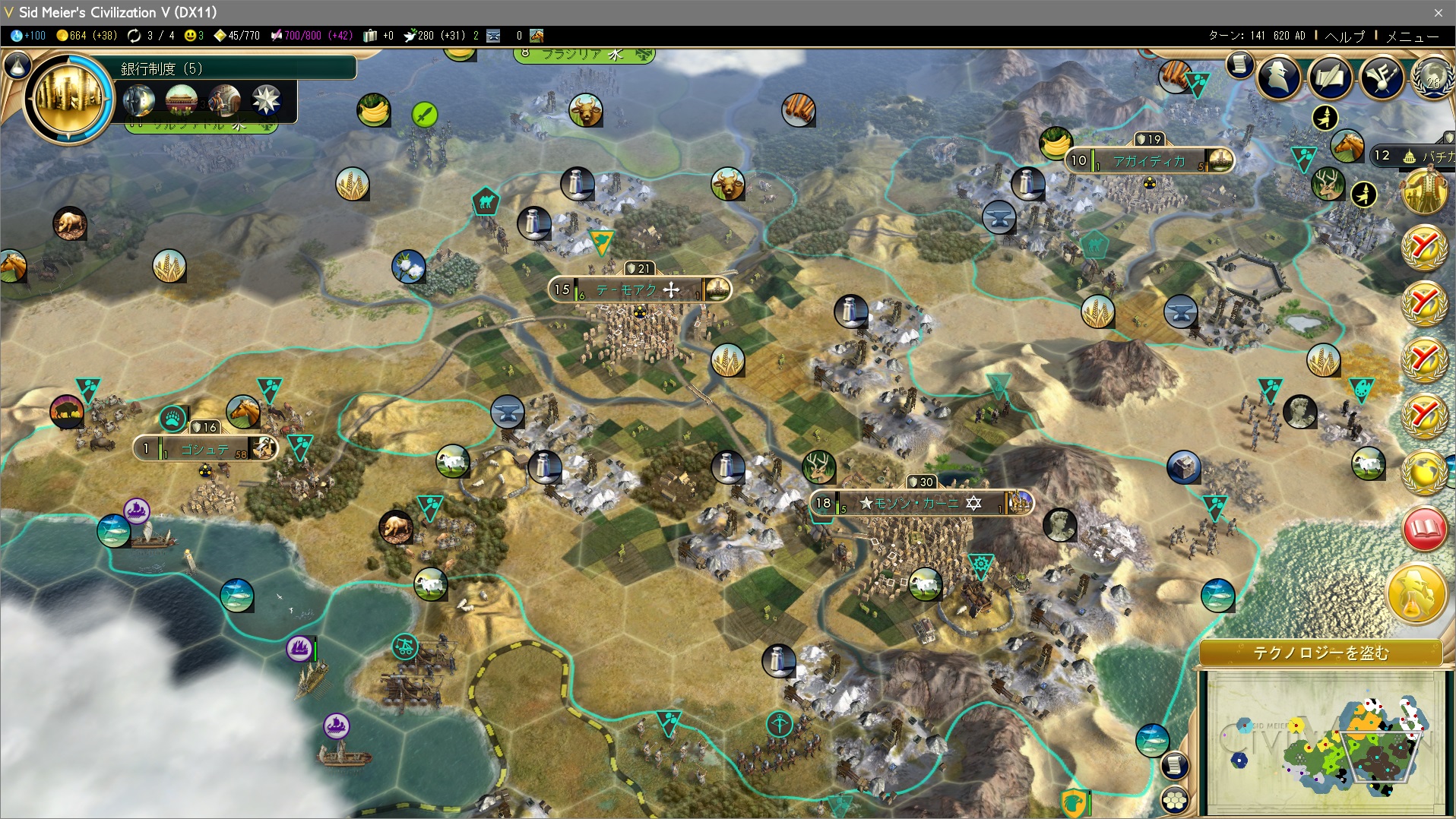Viewport: 1456px width, 819px height.
Task: Click the science flask tech tree button
Action: (x=16, y=66)
